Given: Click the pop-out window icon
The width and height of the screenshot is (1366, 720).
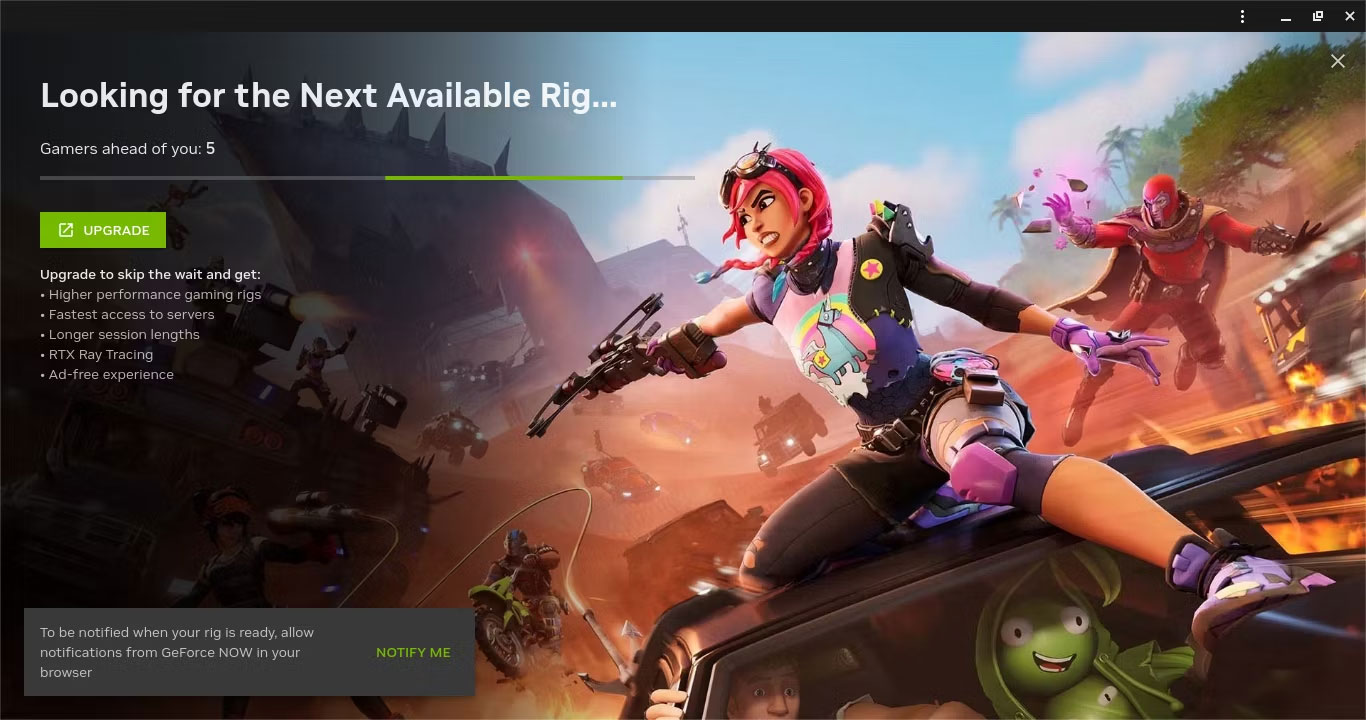Looking at the screenshot, I should [x=1317, y=16].
